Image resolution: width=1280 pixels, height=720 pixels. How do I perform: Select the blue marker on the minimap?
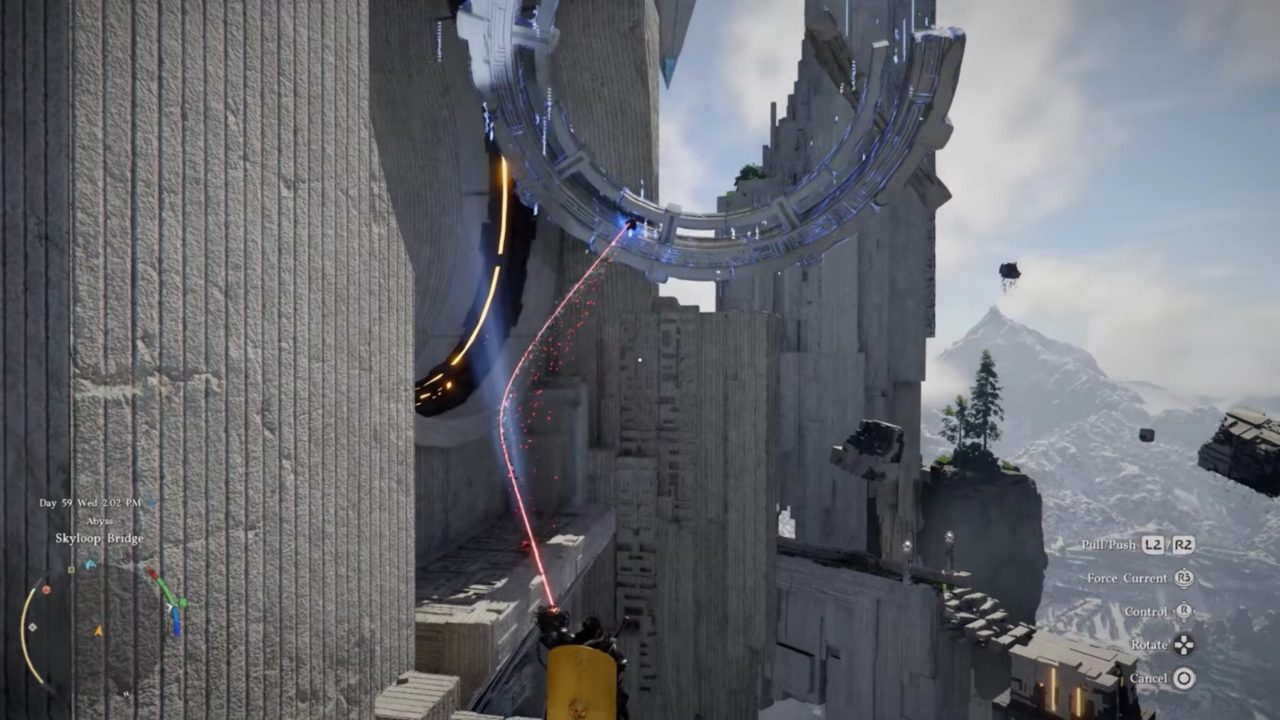pos(90,565)
